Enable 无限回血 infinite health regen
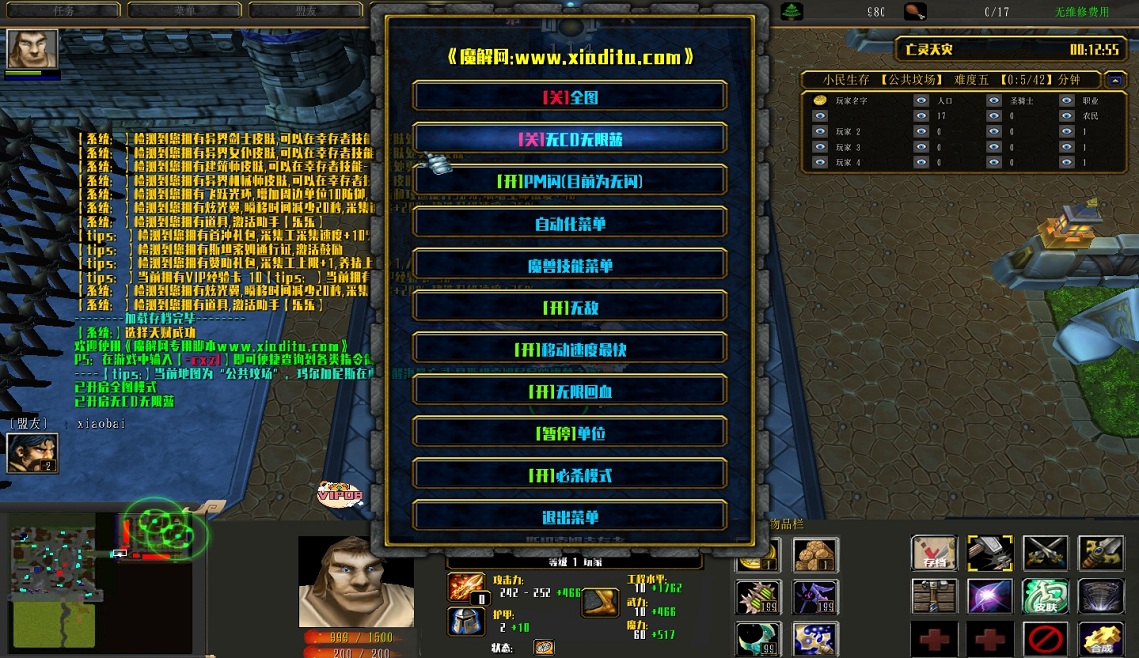The width and height of the screenshot is (1139, 658). (569, 392)
